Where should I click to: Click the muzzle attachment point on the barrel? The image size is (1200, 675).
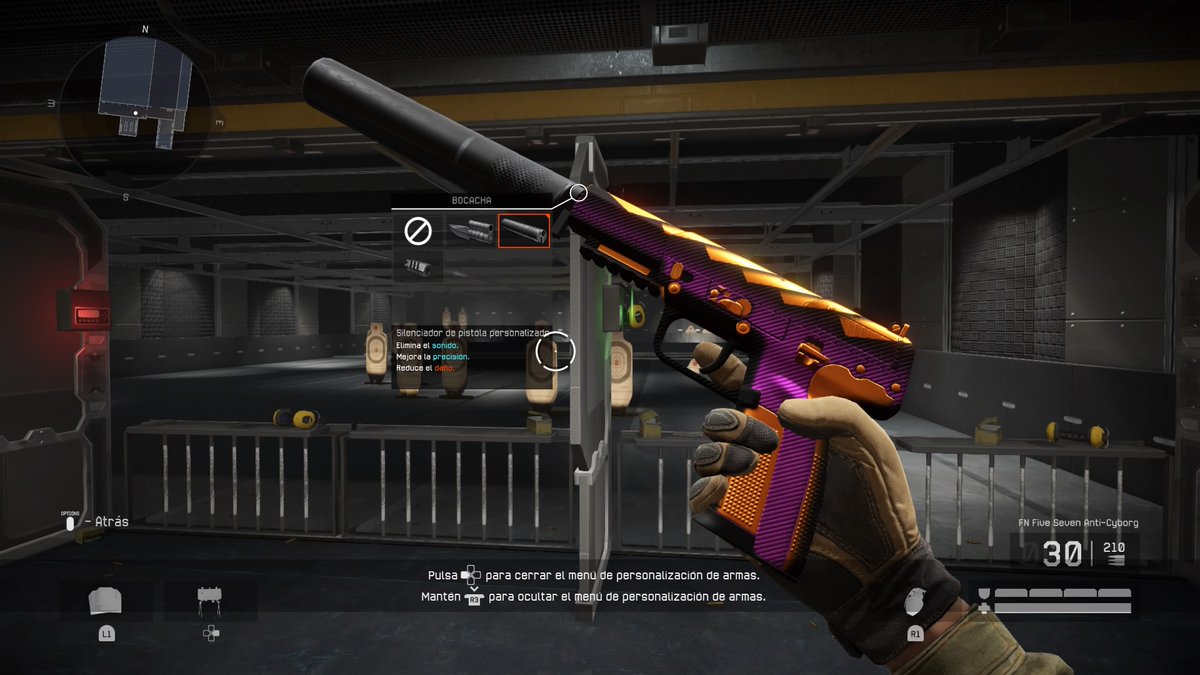[578, 192]
